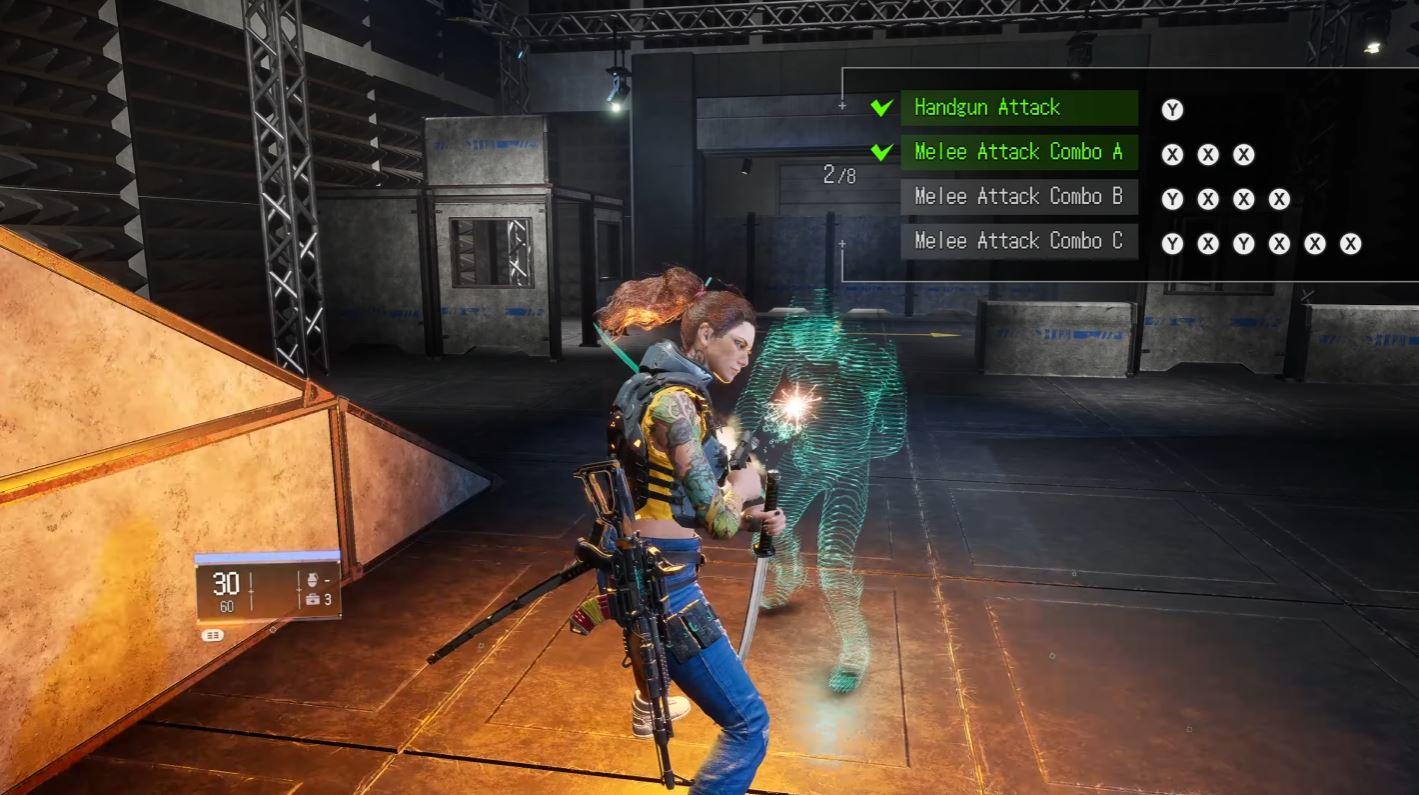Expand the plus marker below the 2/8 counter
This screenshot has height=795, width=1419.
841,244
